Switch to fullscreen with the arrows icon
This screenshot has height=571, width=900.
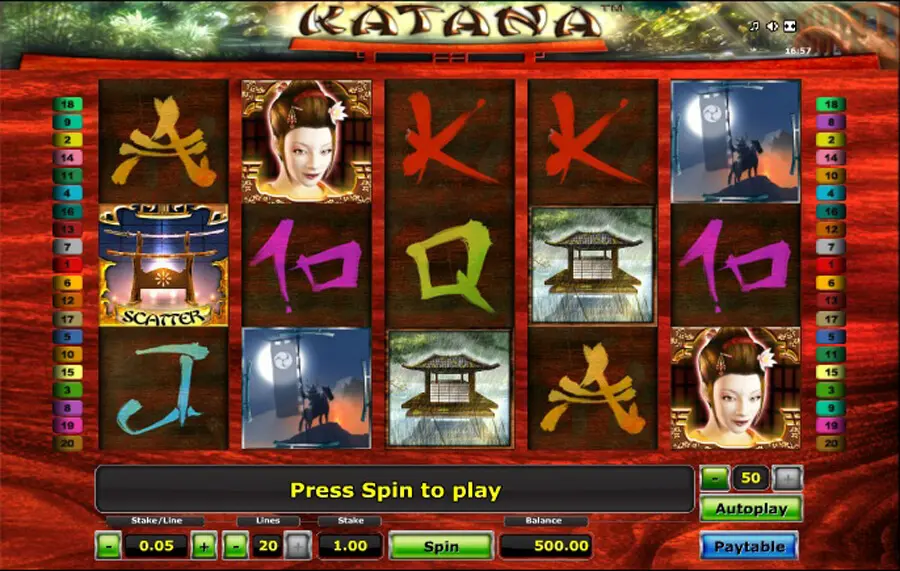789,27
